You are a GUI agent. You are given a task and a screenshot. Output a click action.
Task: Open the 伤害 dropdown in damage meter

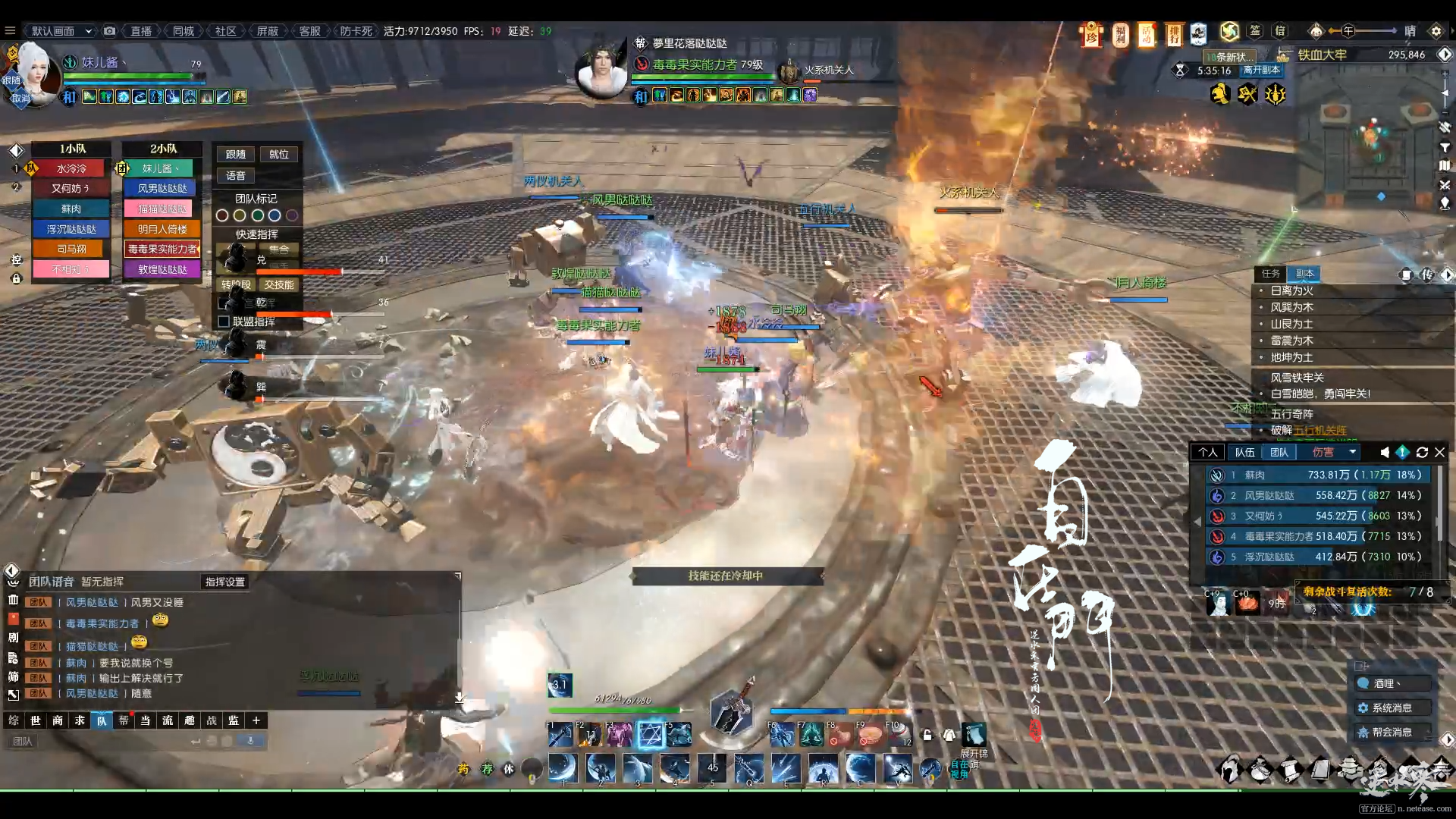pos(1333,452)
